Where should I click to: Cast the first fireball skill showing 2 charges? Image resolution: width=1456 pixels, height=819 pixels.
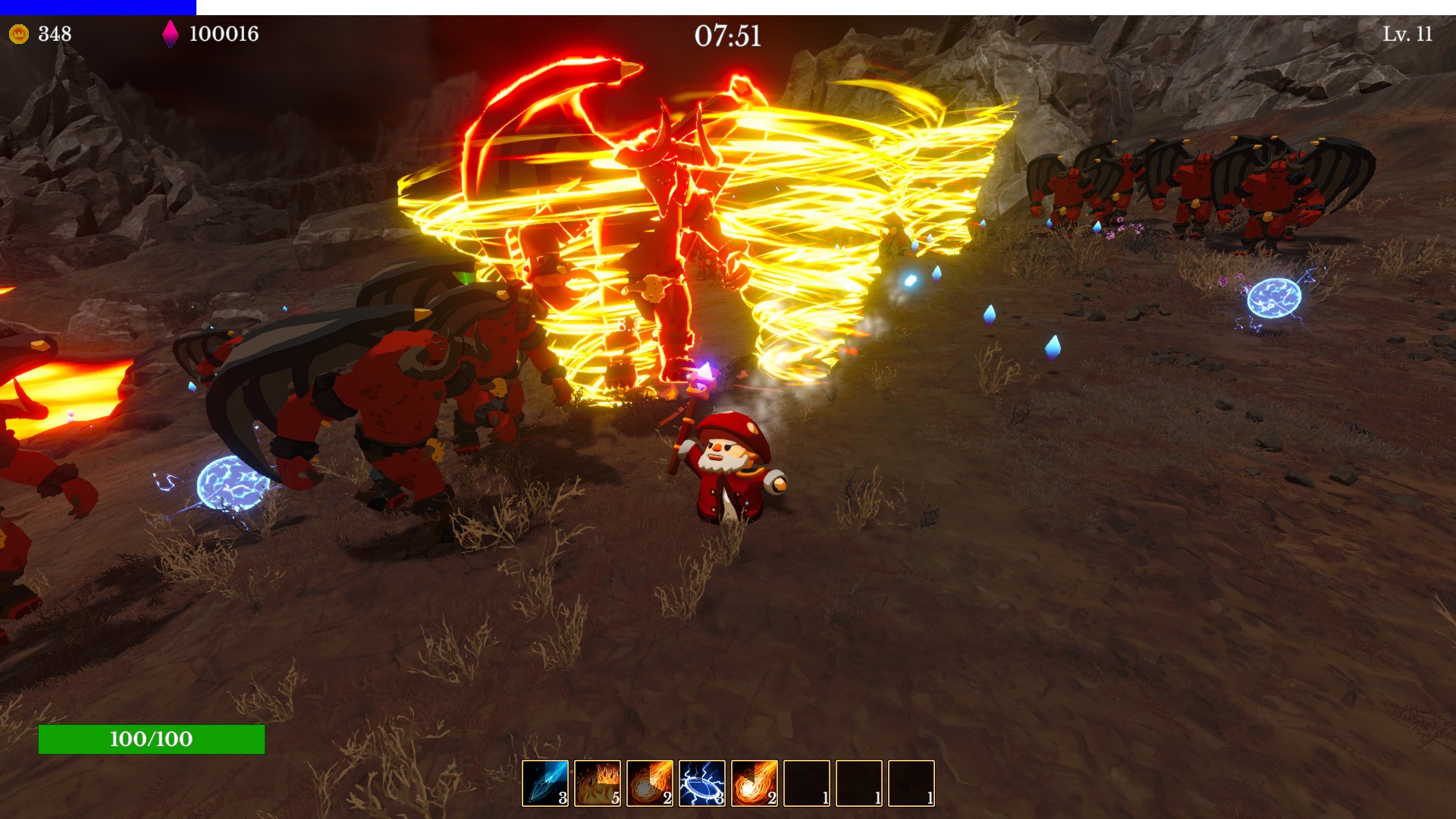point(650,782)
